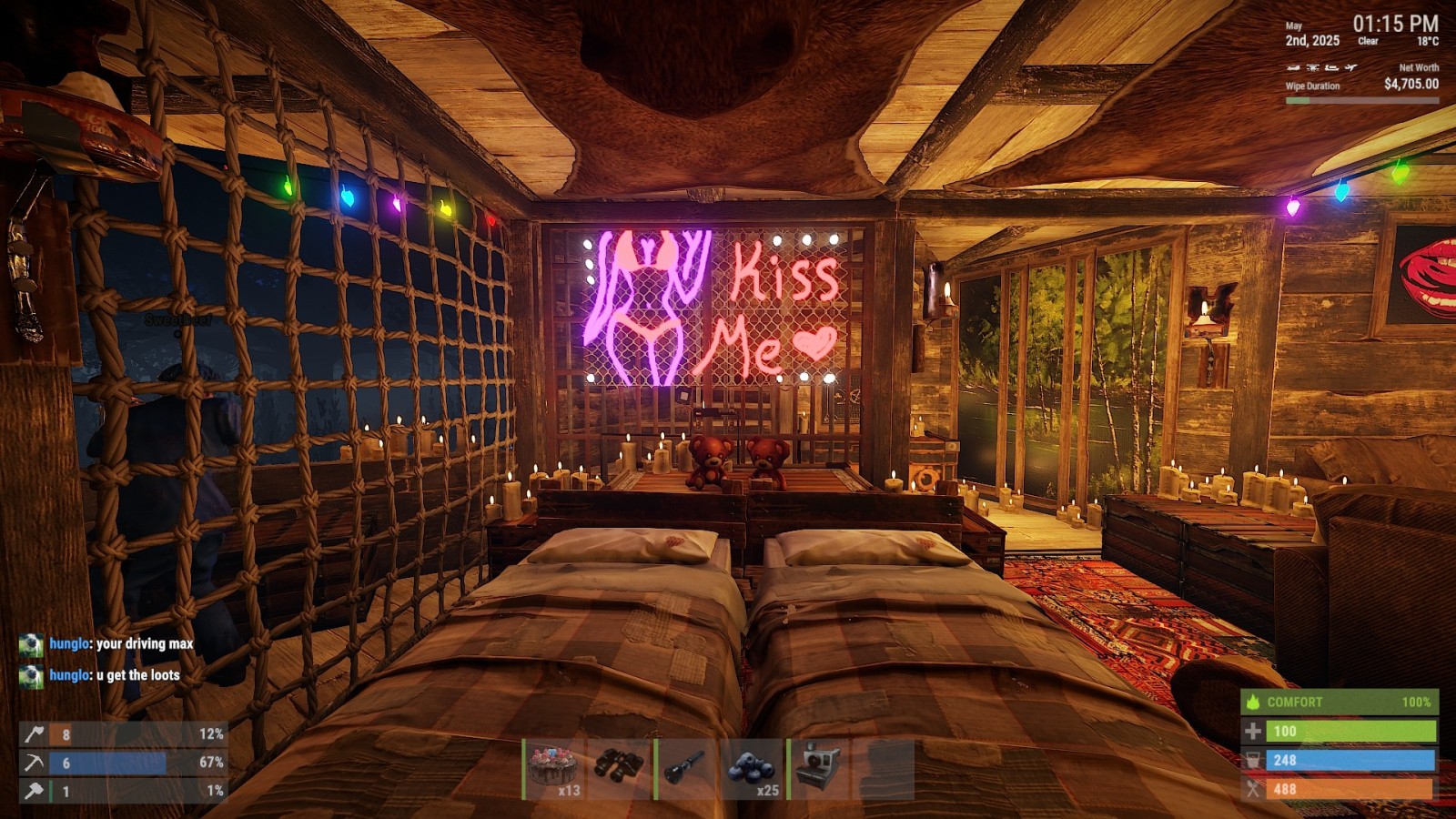Equip the binoculars from the hotbar
This screenshot has height=819, width=1456.
tap(620, 768)
